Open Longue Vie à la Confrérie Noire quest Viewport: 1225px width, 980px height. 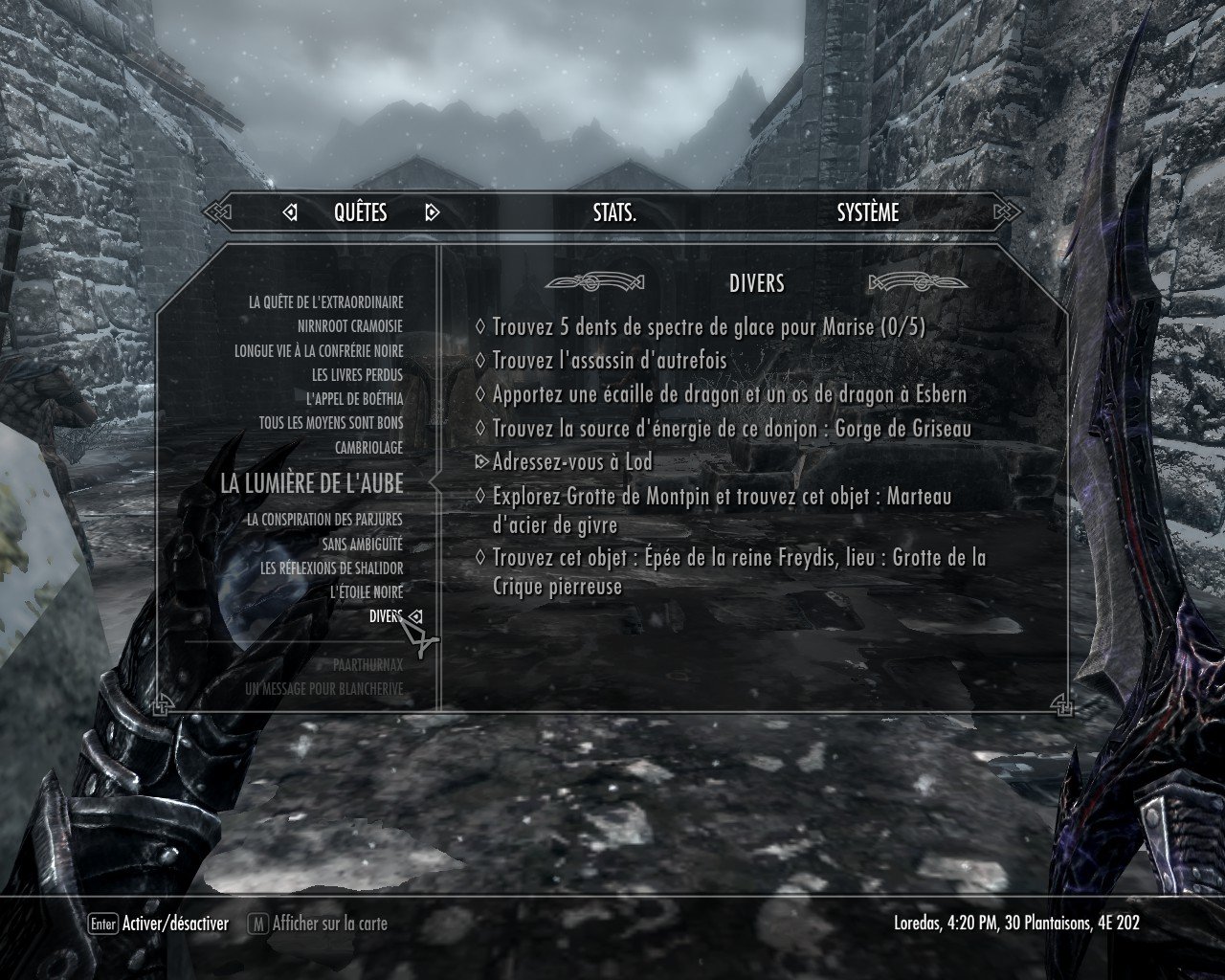(x=319, y=351)
